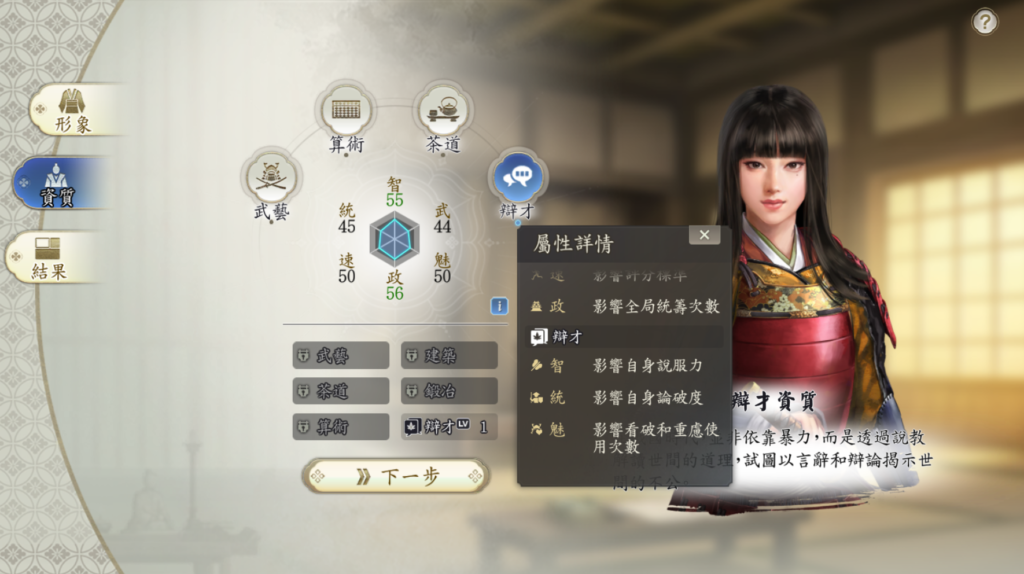Pick the 武藝 samurai helmet aptitude
The image size is (1024, 574).
click(271, 177)
